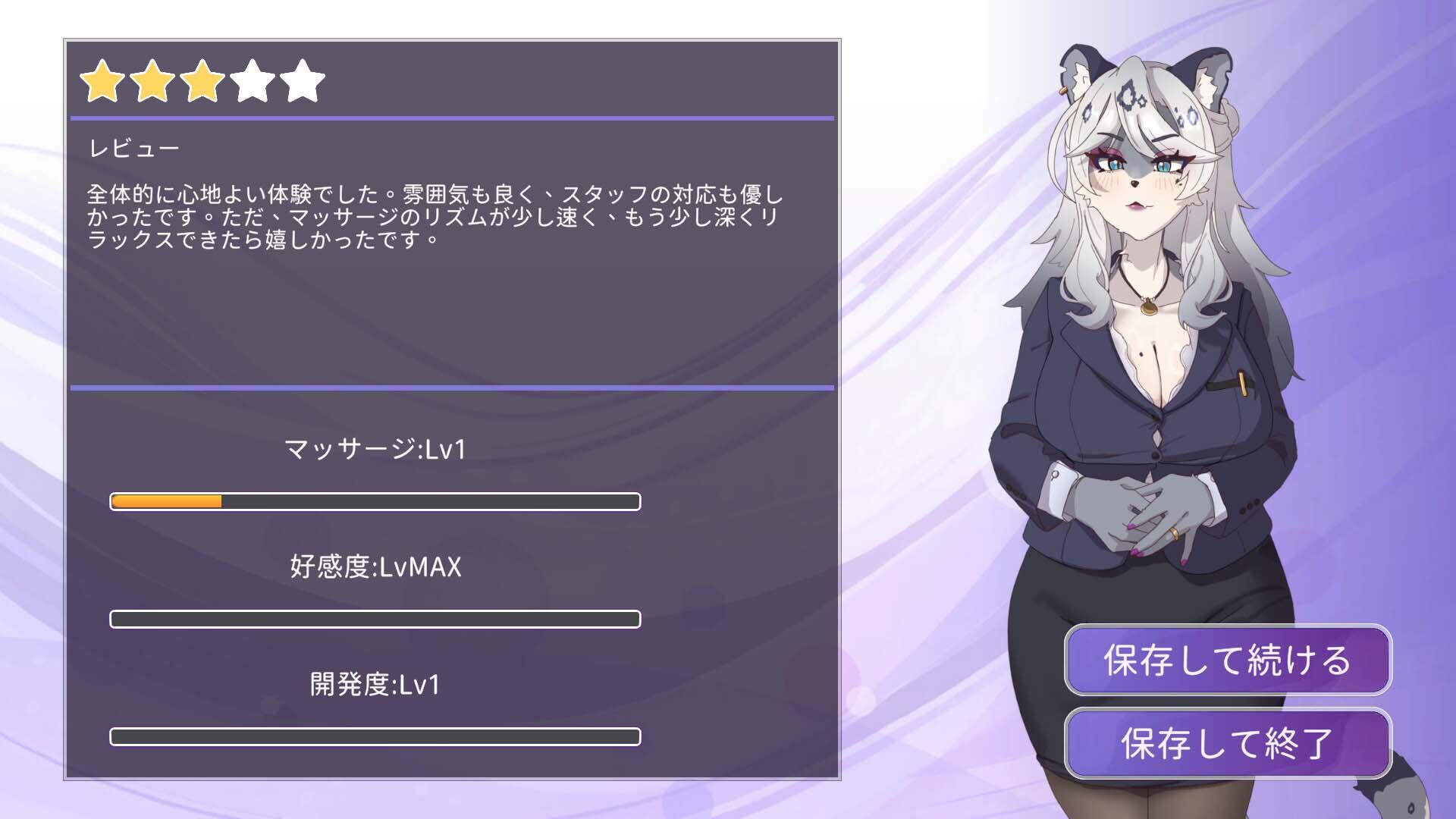Click the マッサージ:Lv1 progress bar
The height and width of the screenshot is (819, 1456).
(375, 500)
